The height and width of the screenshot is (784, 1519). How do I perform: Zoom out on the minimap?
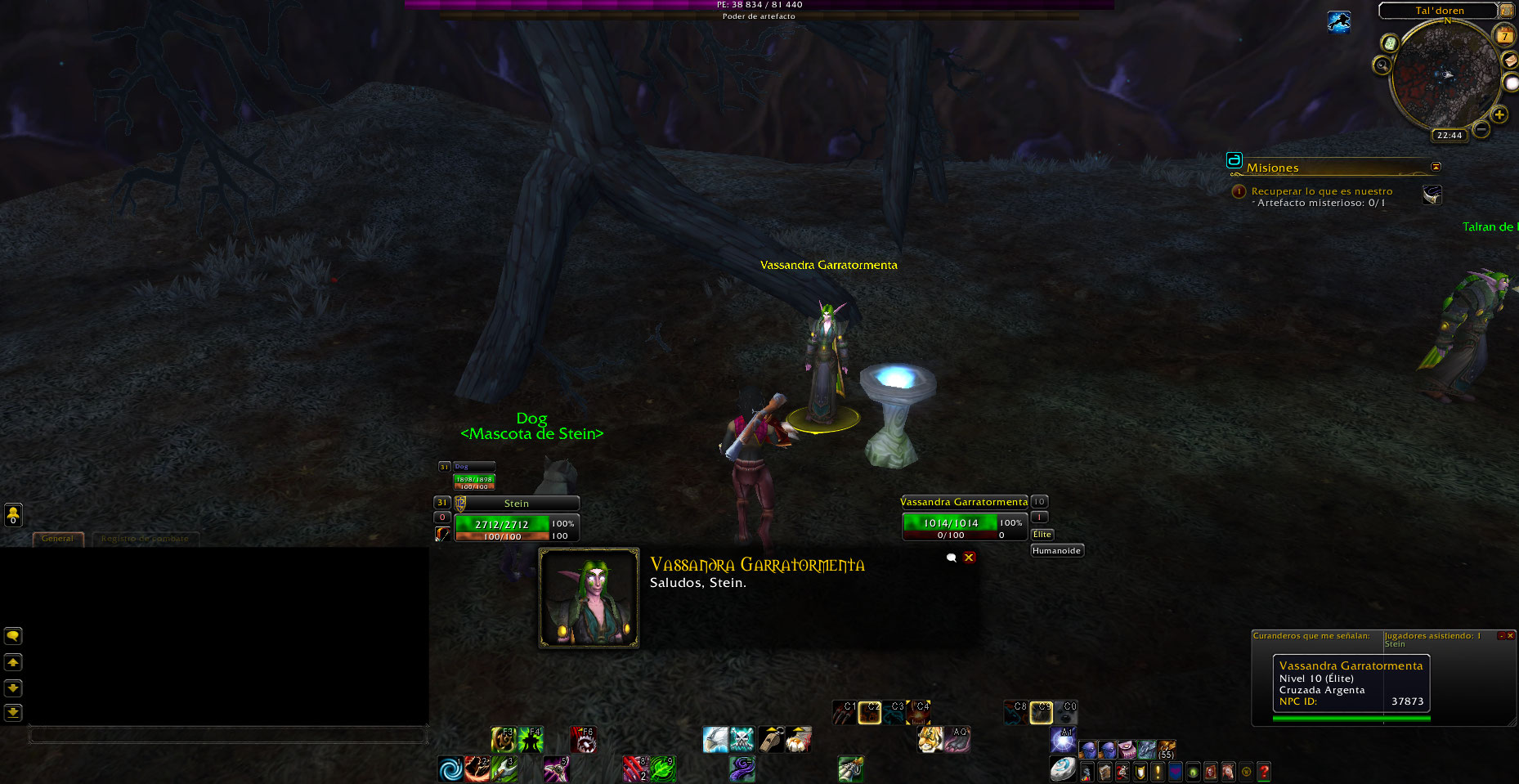pyautogui.click(x=1481, y=129)
